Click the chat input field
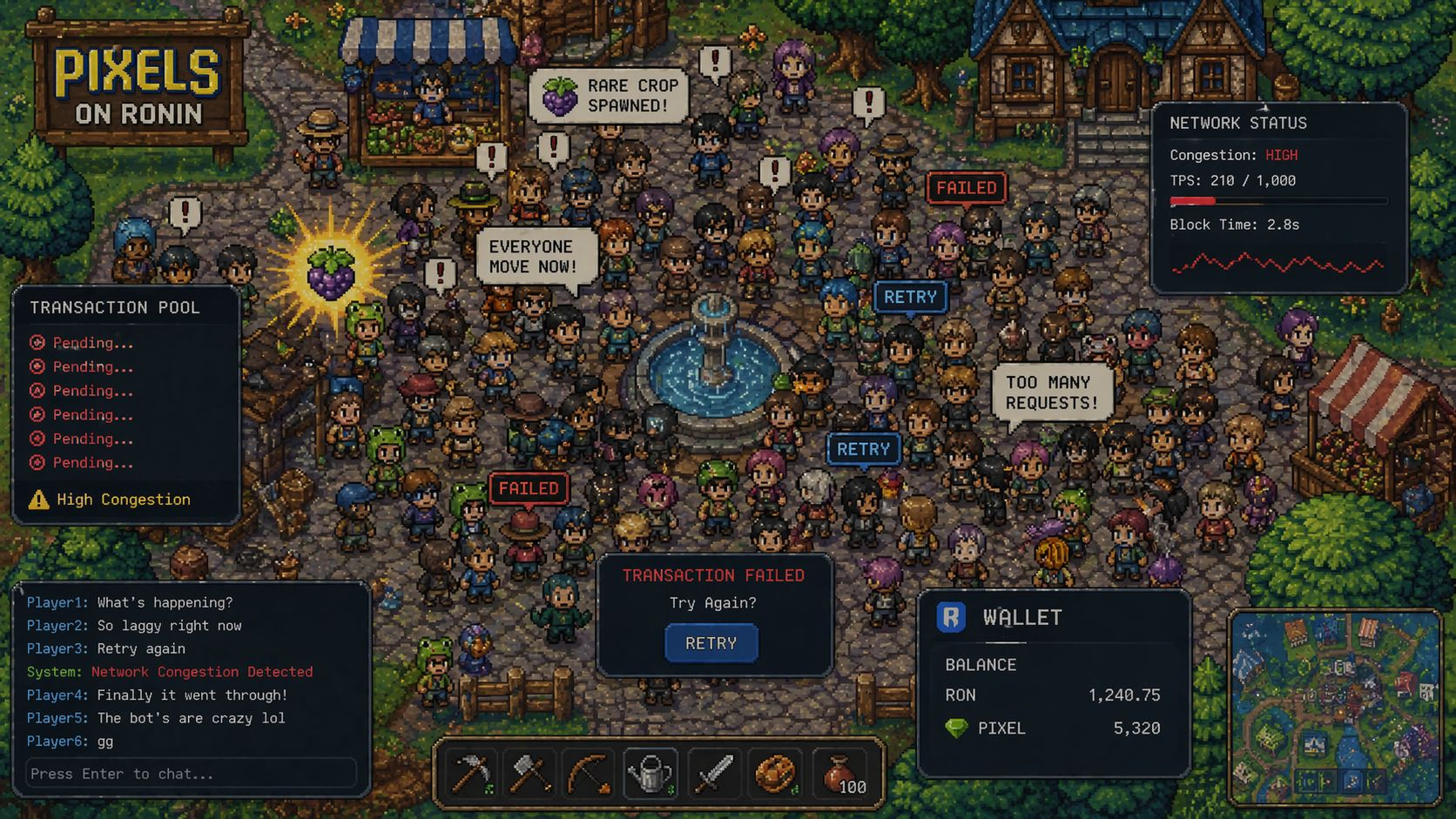This screenshot has height=819, width=1456. click(192, 774)
